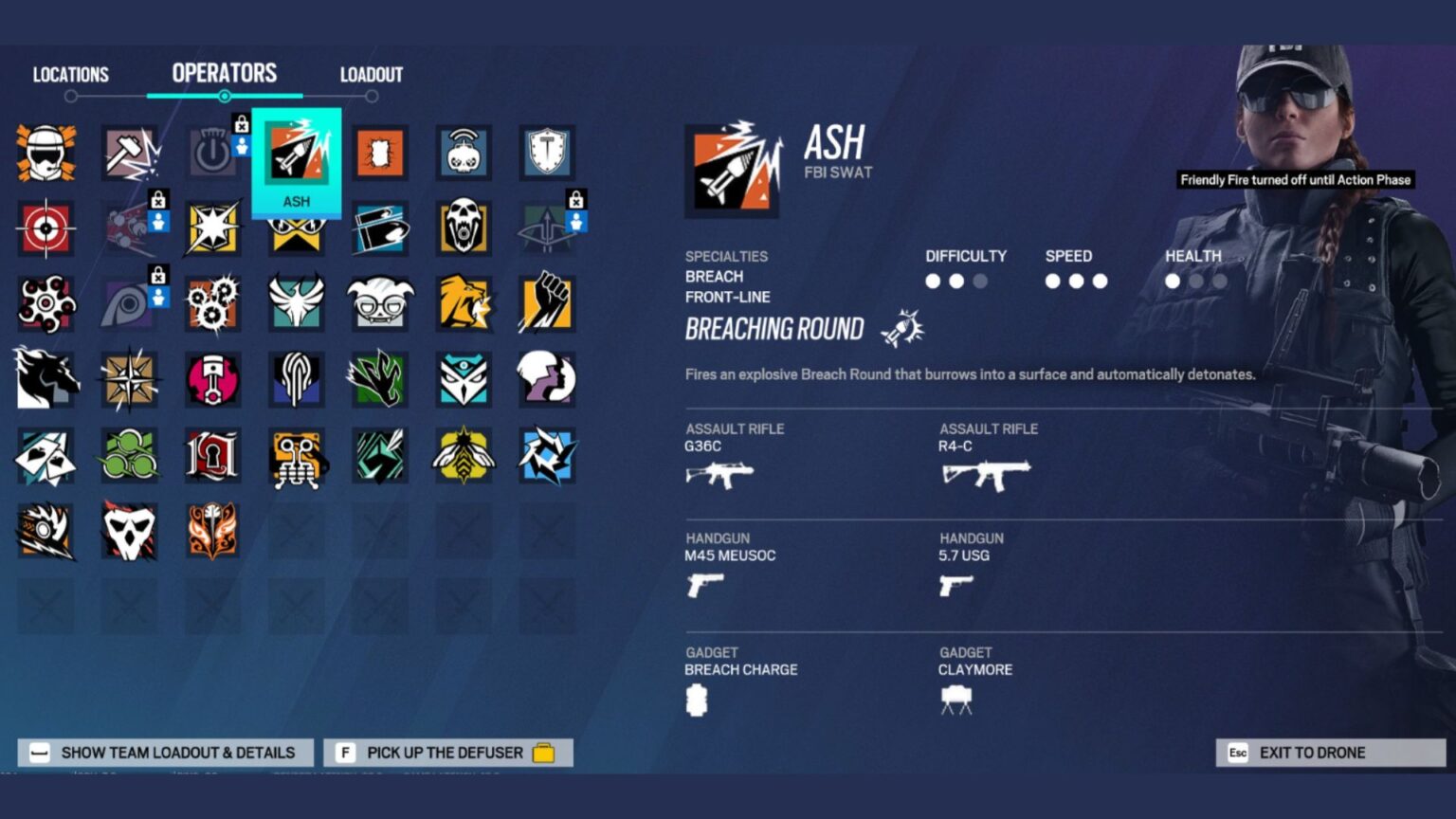Switch to the LOADOUT tab

pyautogui.click(x=370, y=74)
